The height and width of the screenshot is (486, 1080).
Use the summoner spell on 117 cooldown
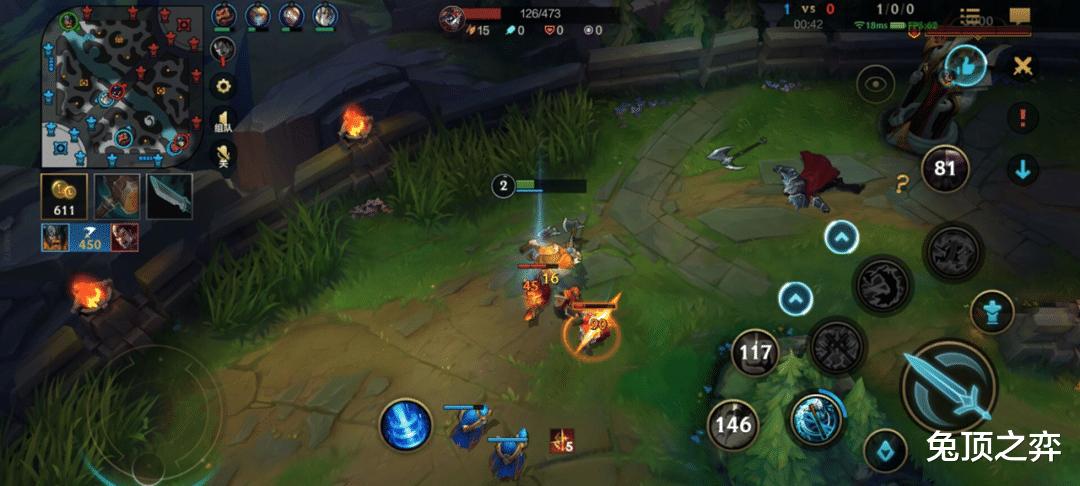click(x=755, y=351)
